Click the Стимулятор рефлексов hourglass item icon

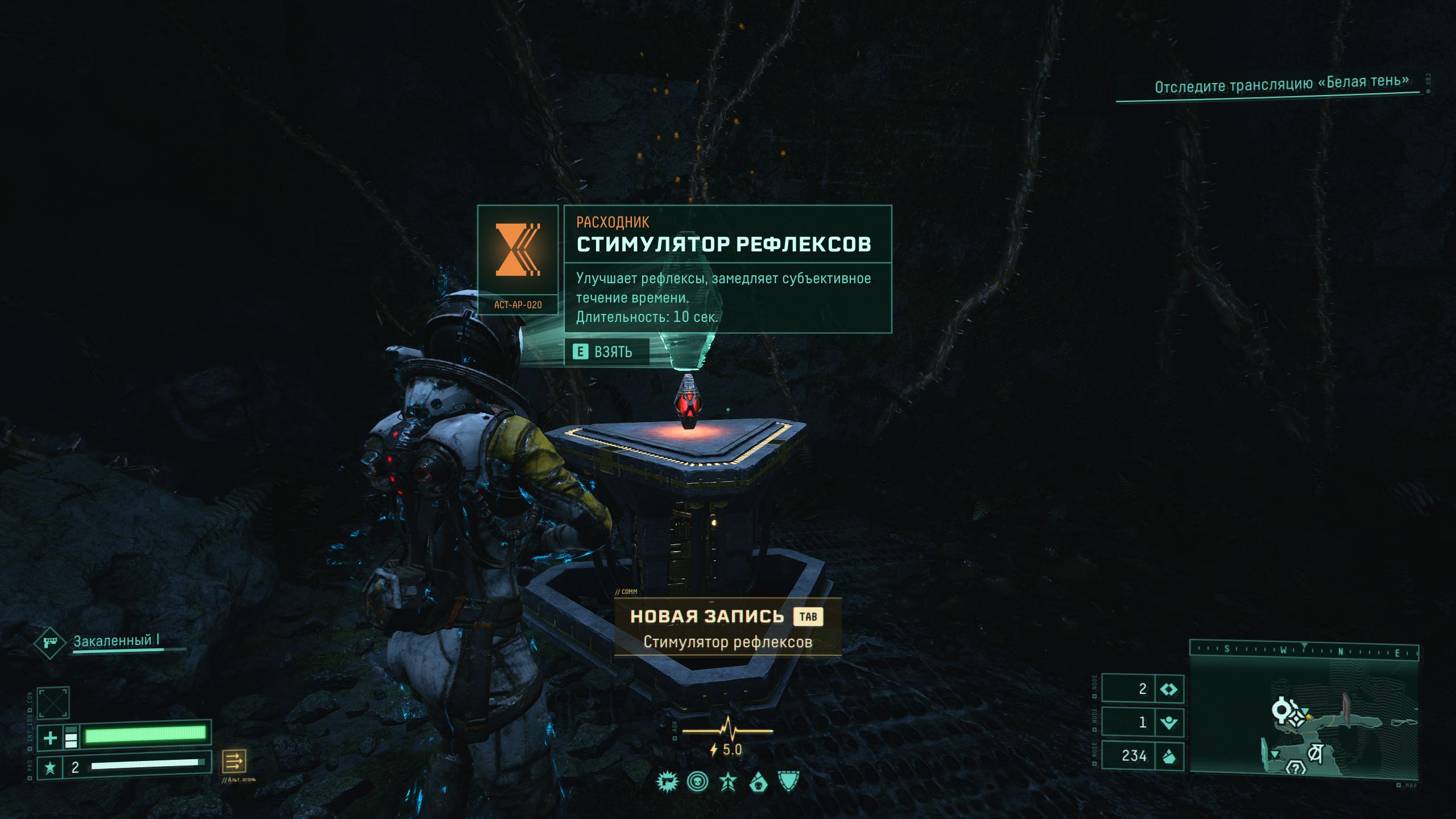pos(518,250)
